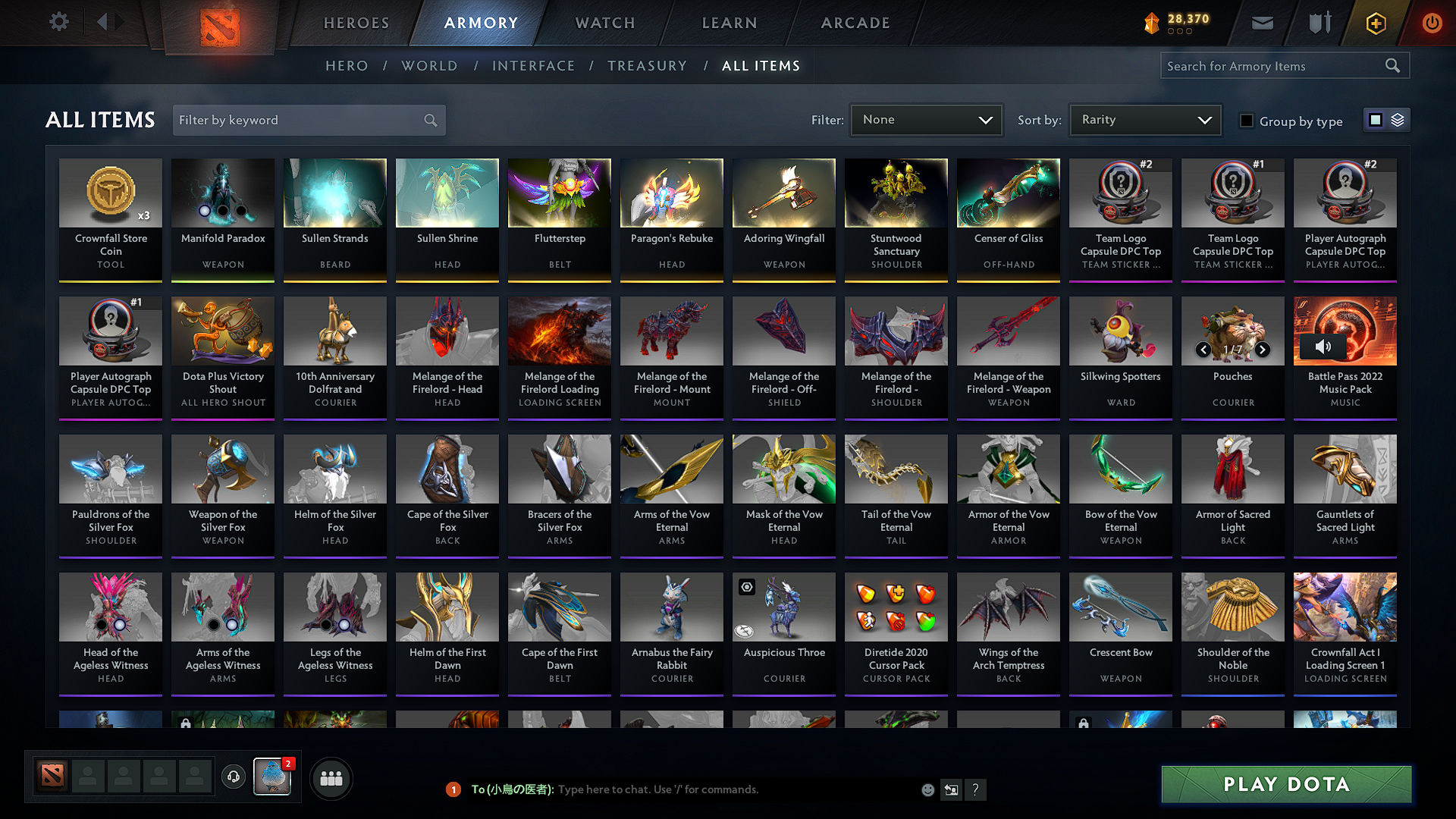The image size is (1456, 819).
Task: Open the chat help question mark icon
Action: (976, 789)
